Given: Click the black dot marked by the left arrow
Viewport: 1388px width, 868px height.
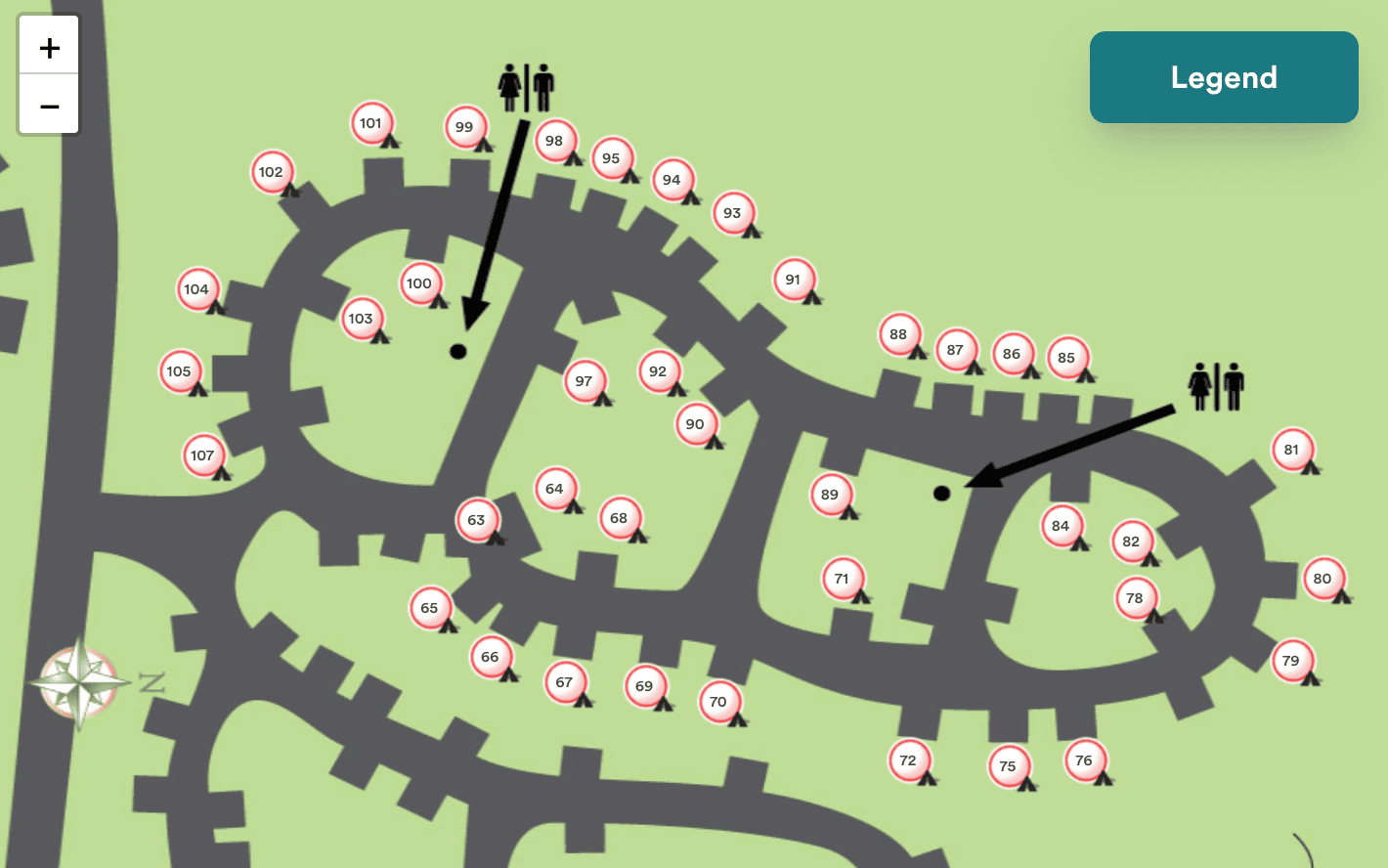Looking at the screenshot, I should click(x=457, y=350).
